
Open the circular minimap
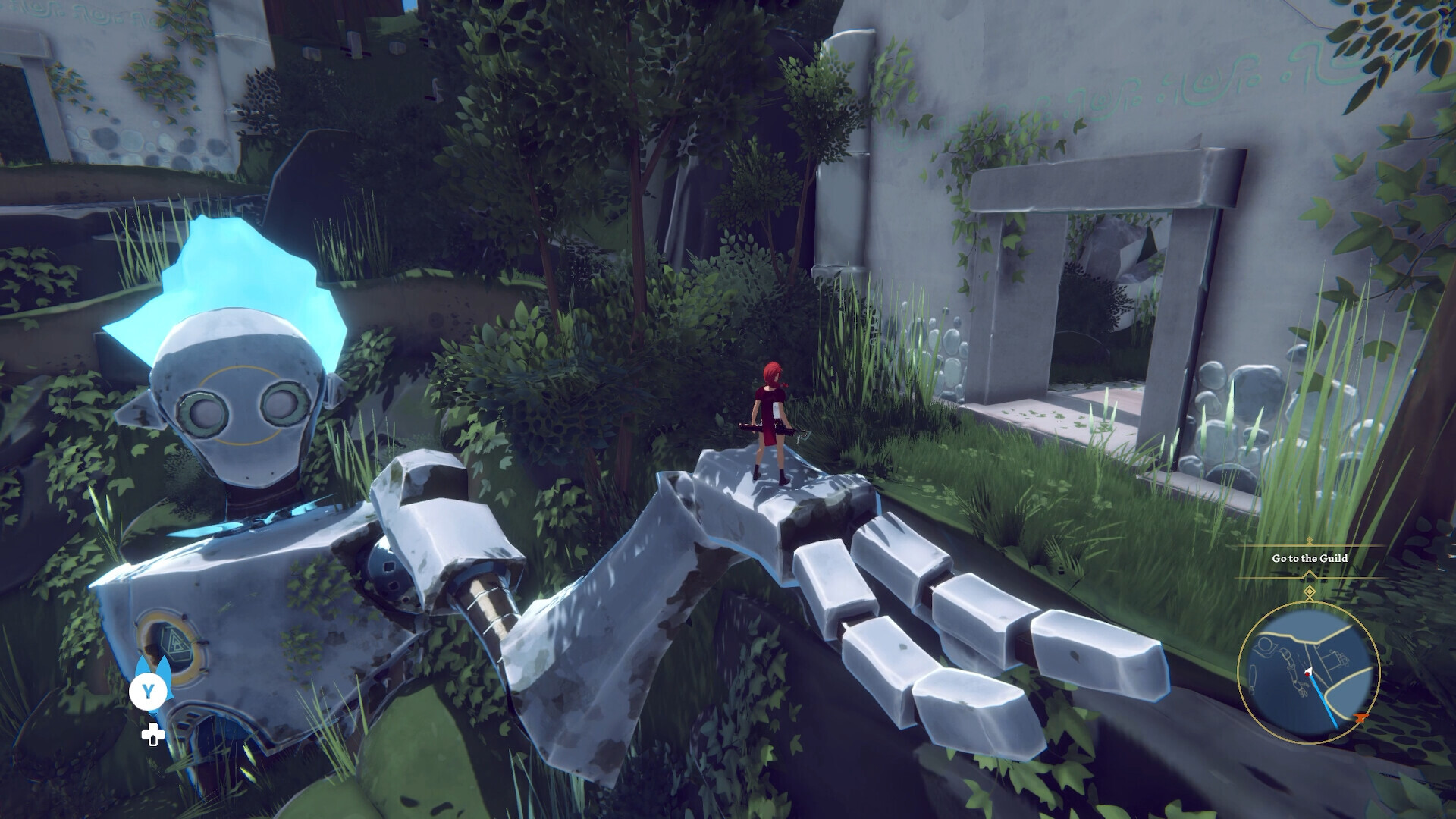click(x=1308, y=672)
